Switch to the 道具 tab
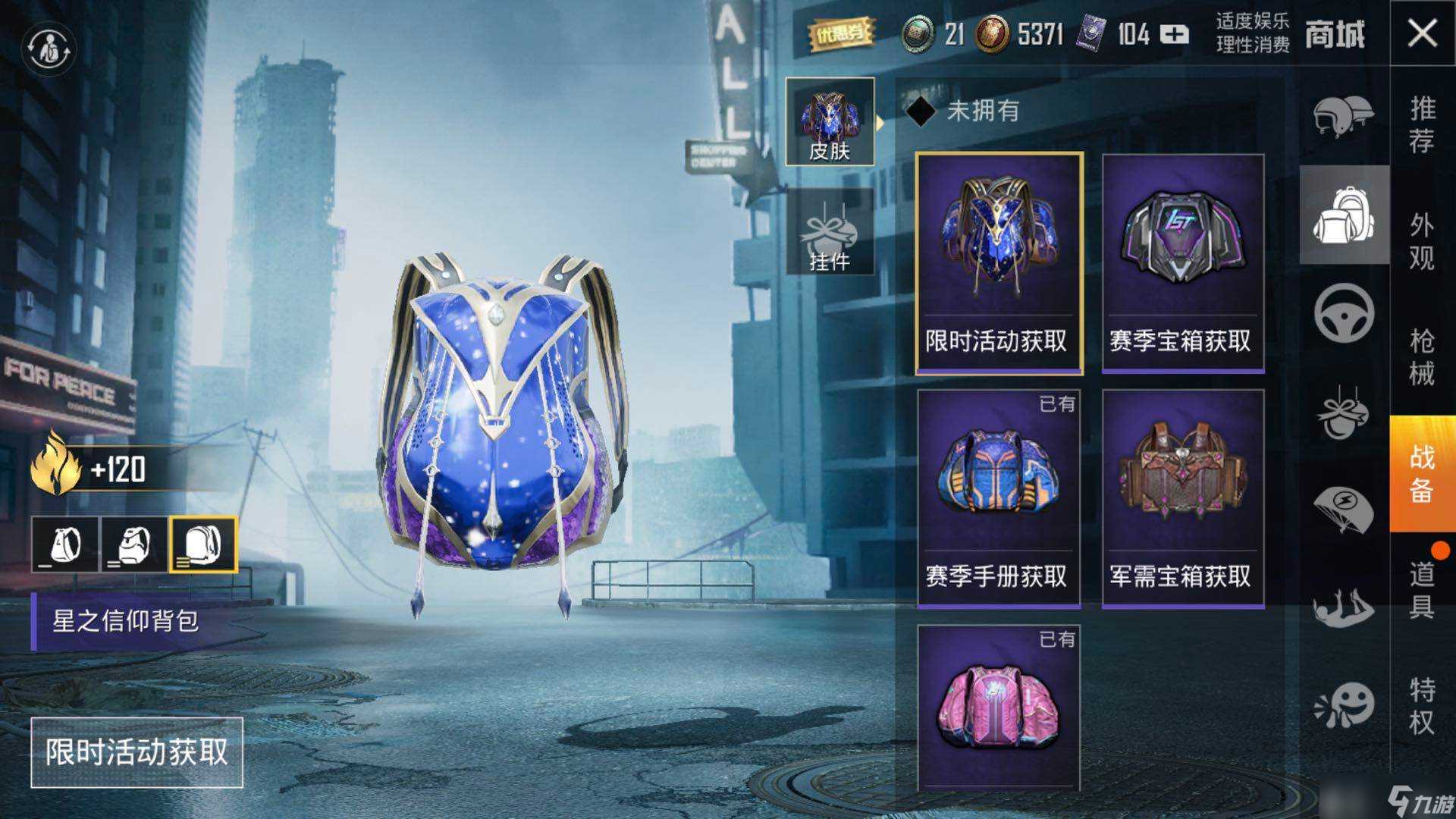The image size is (1456, 819). (x=1422, y=590)
